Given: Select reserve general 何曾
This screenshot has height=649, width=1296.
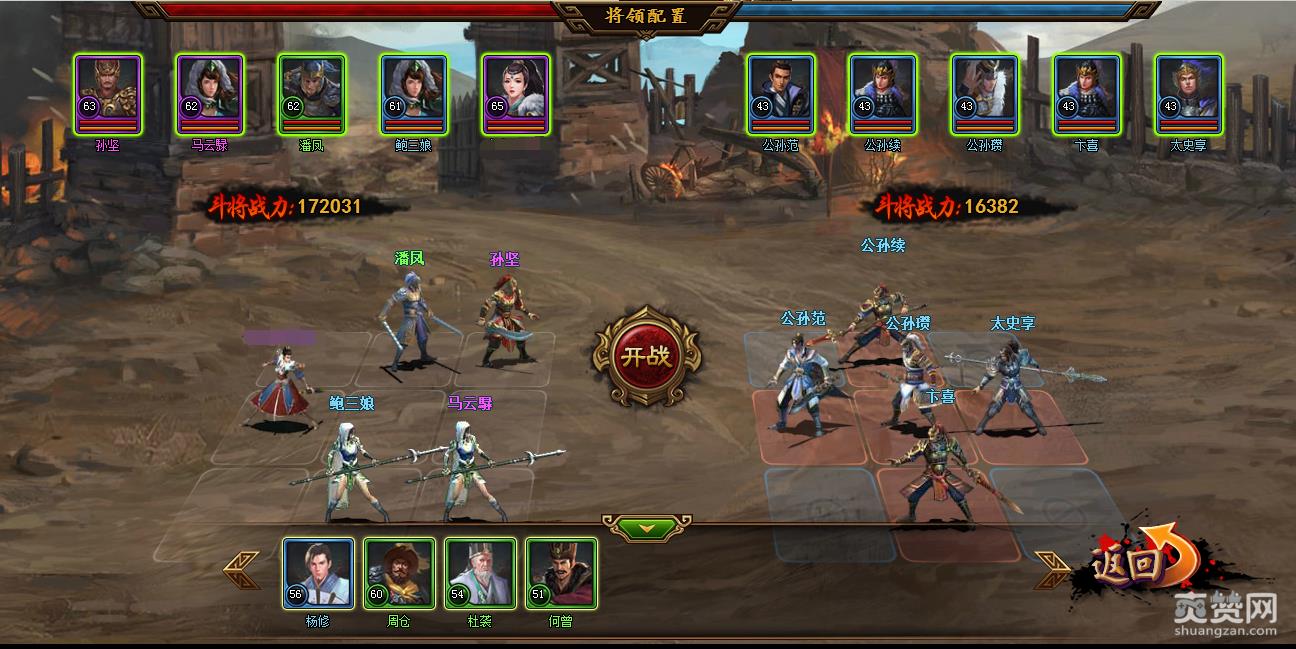Looking at the screenshot, I should tap(561, 573).
